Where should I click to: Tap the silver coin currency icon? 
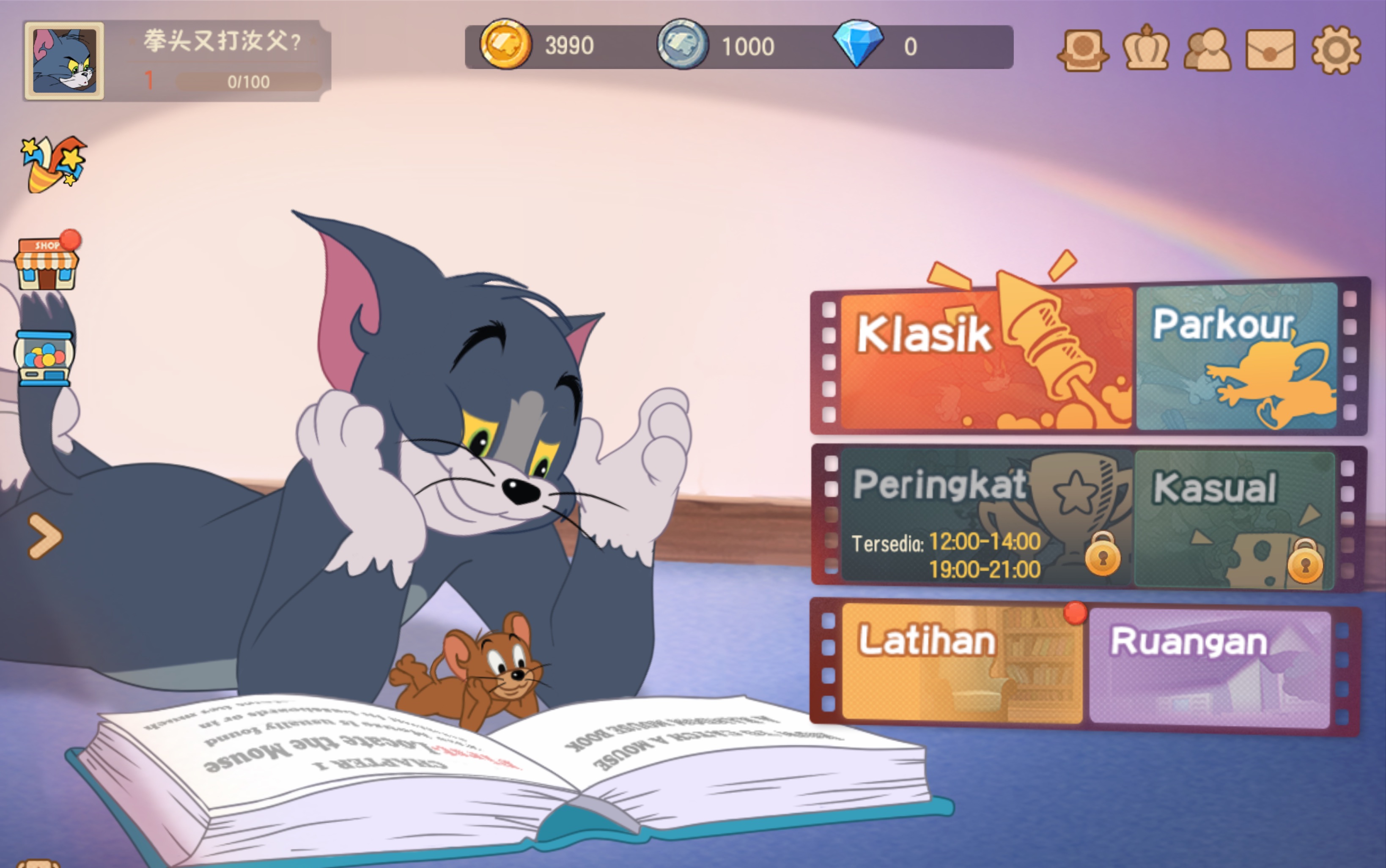click(682, 44)
